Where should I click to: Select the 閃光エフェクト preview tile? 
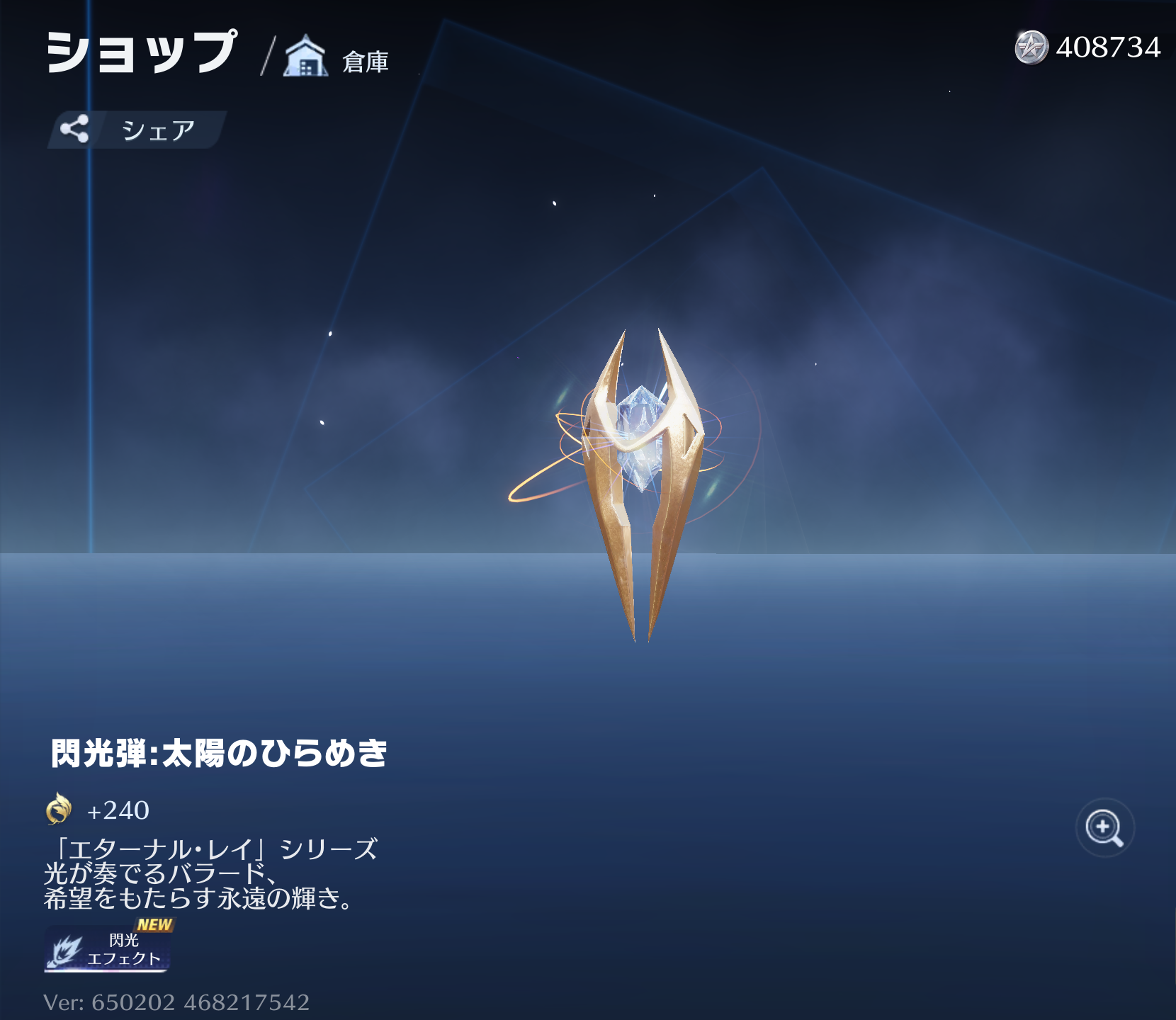108,949
